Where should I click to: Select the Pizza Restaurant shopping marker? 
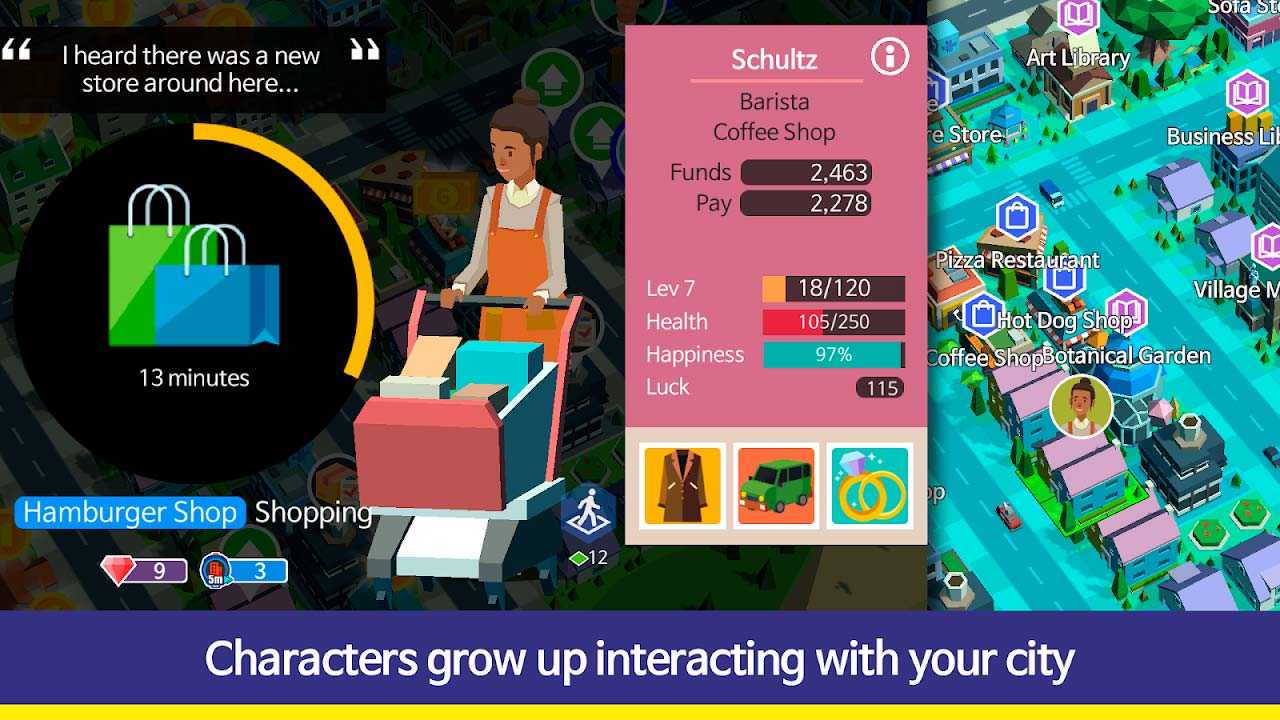[1016, 217]
